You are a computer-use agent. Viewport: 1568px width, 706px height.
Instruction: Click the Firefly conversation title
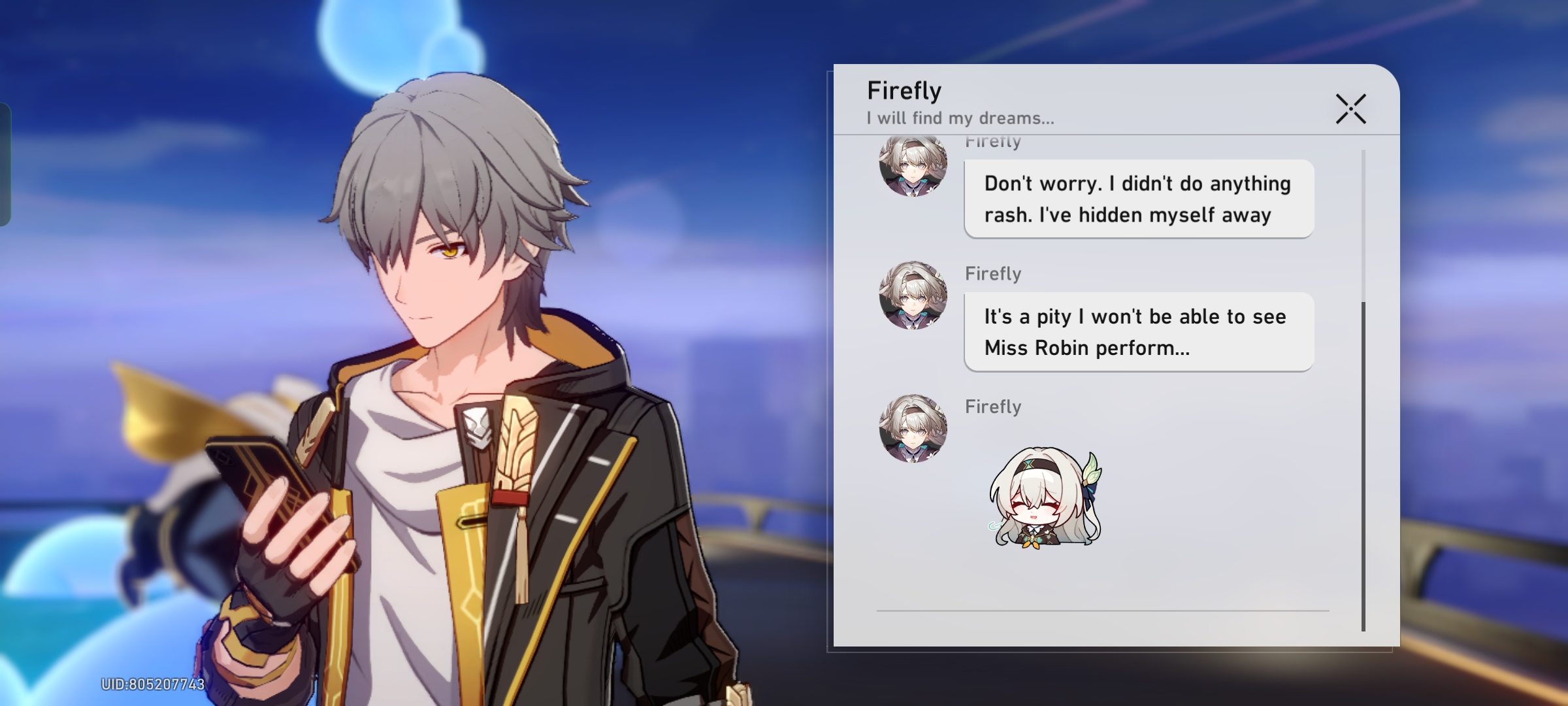[x=904, y=91]
